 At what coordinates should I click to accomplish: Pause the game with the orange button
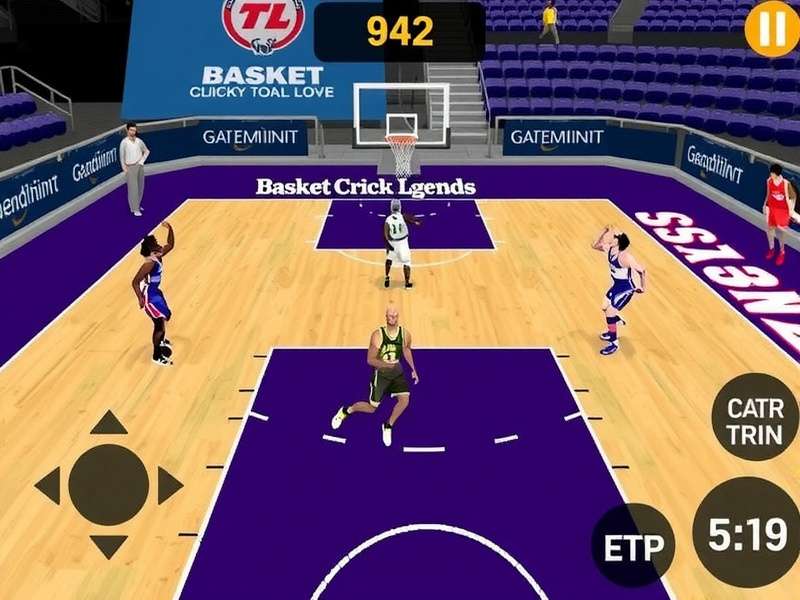(771, 28)
